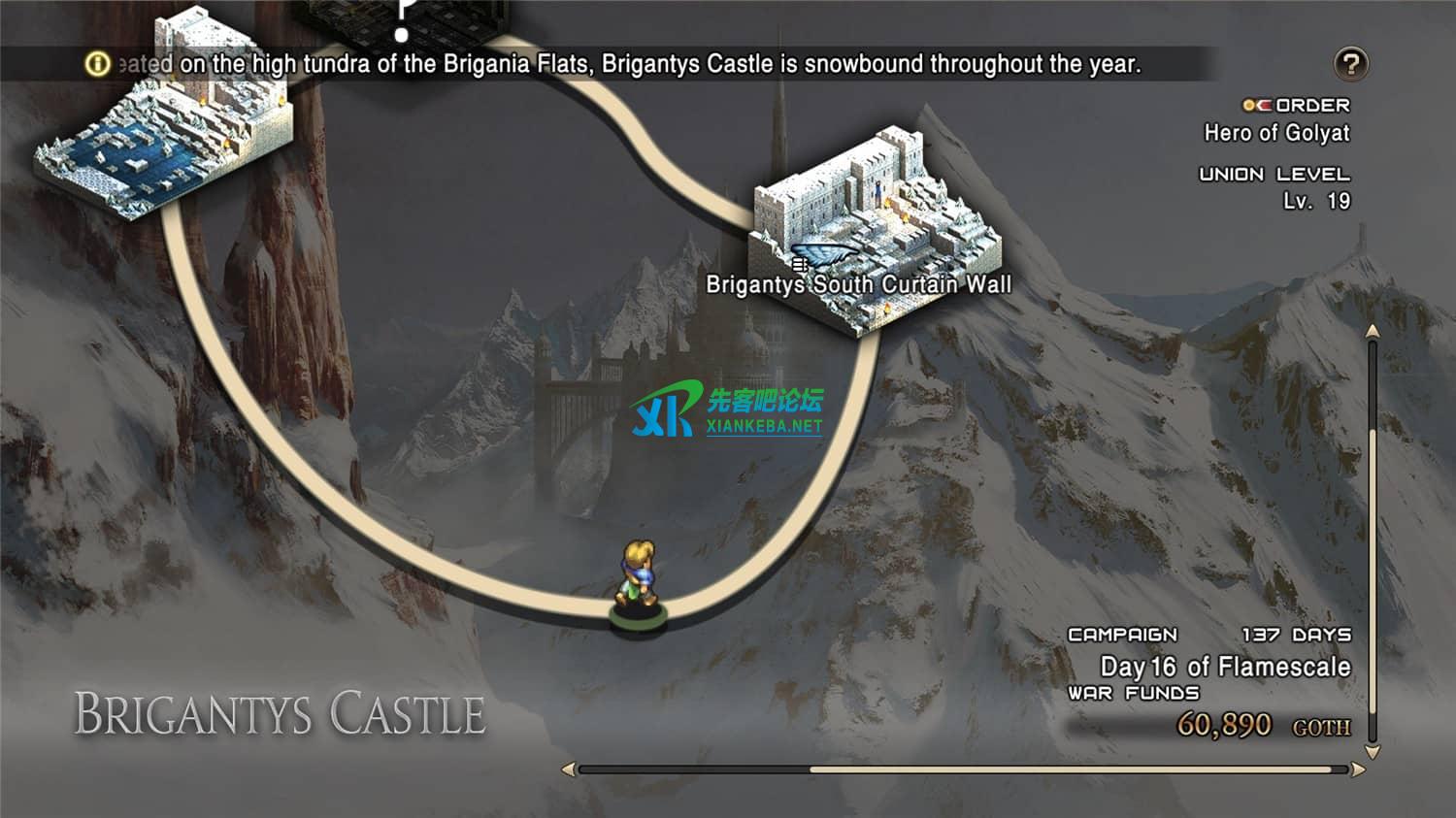Image resolution: width=1456 pixels, height=818 pixels.
Task: Click the up arrow of vertical scrollbar
Action: pyautogui.click(x=1373, y=332)
